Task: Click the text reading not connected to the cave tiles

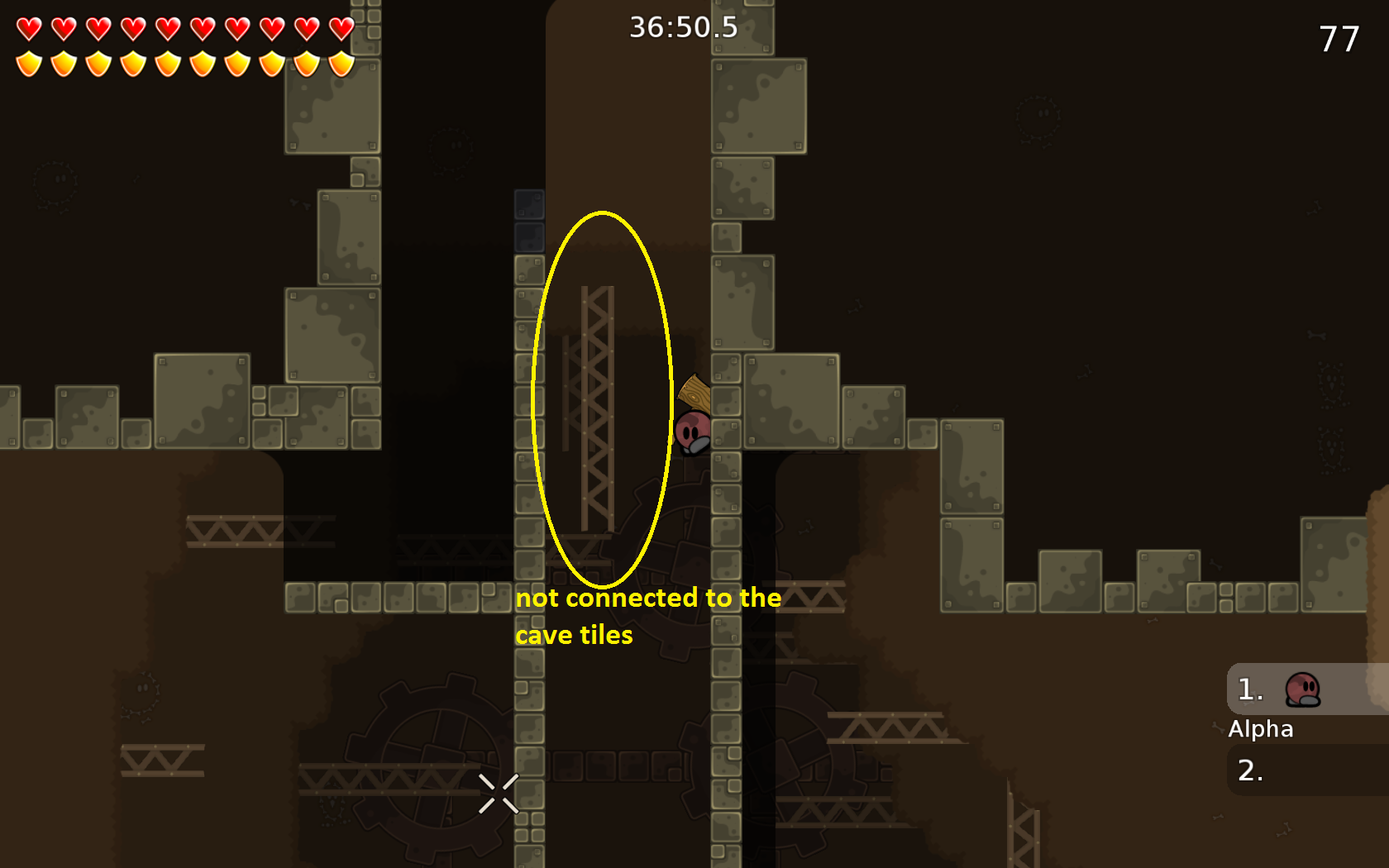Action: click(649, 616)
